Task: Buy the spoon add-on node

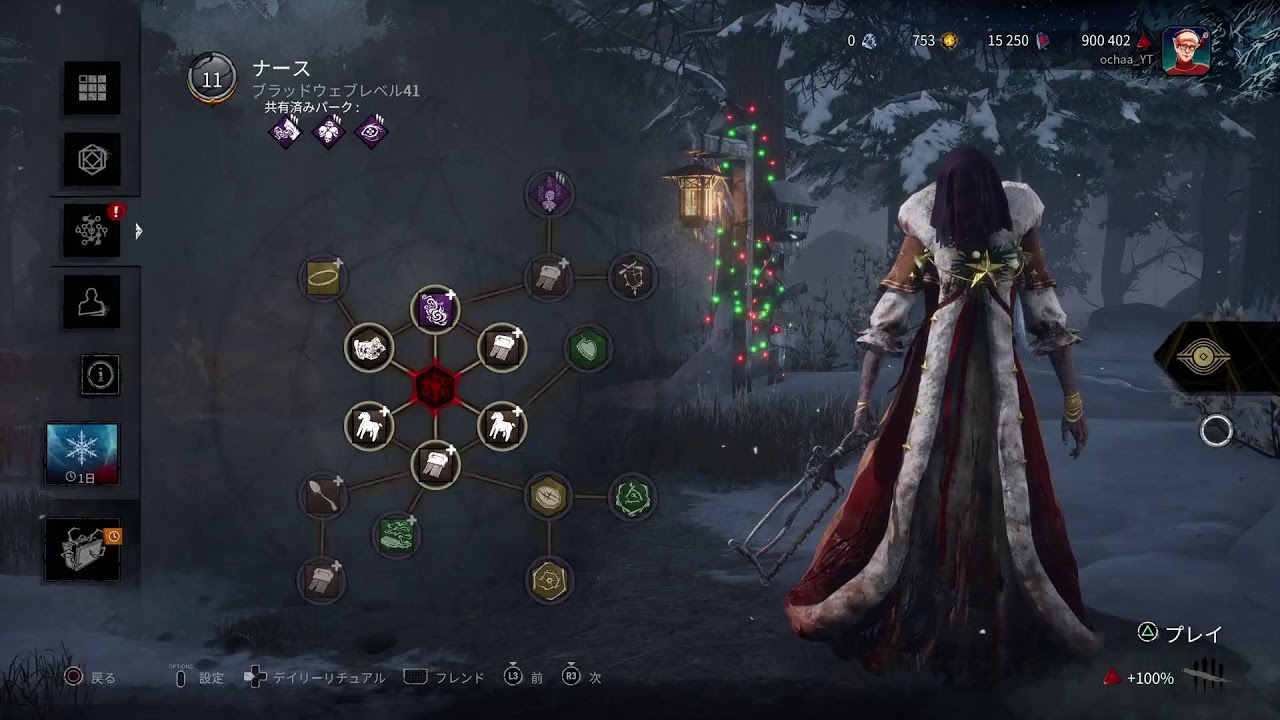Action: click(323, 496)
